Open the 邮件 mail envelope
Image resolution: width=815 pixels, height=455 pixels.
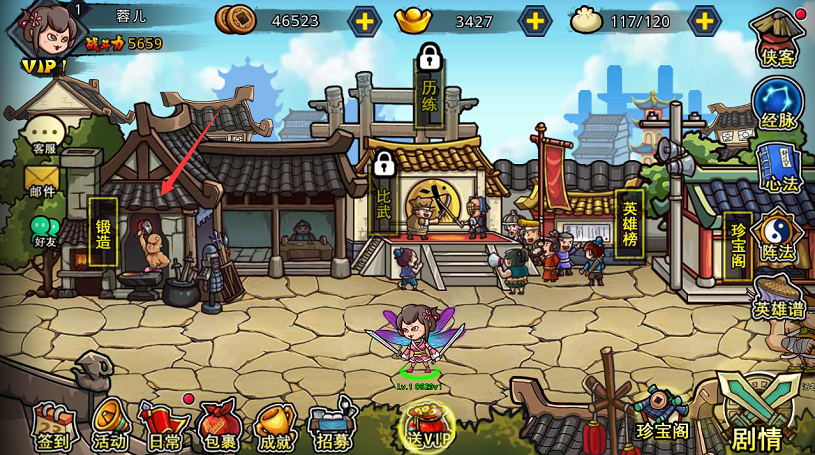coord(43,181)
